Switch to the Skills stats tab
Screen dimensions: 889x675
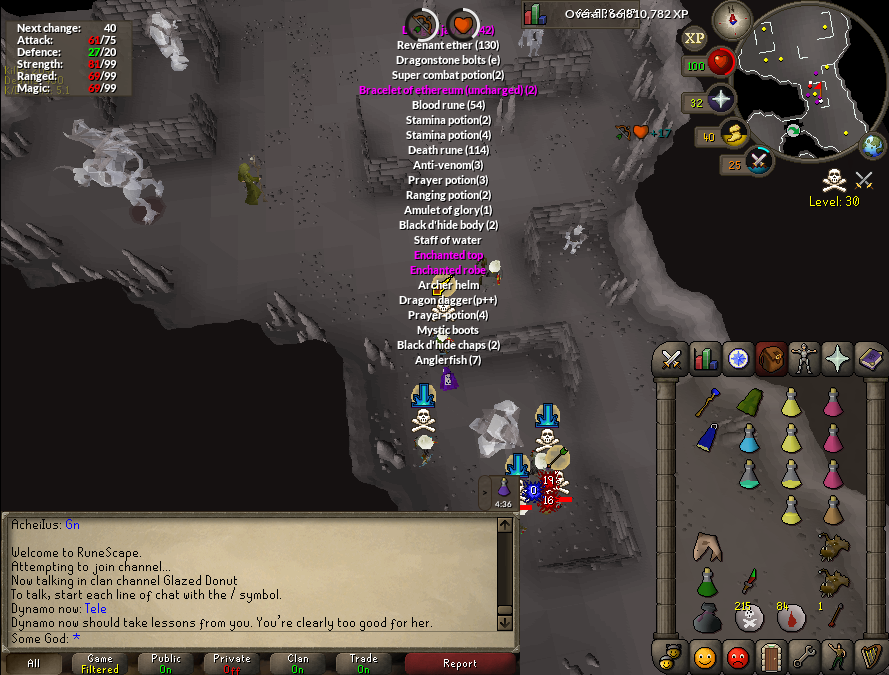[705, 359]
